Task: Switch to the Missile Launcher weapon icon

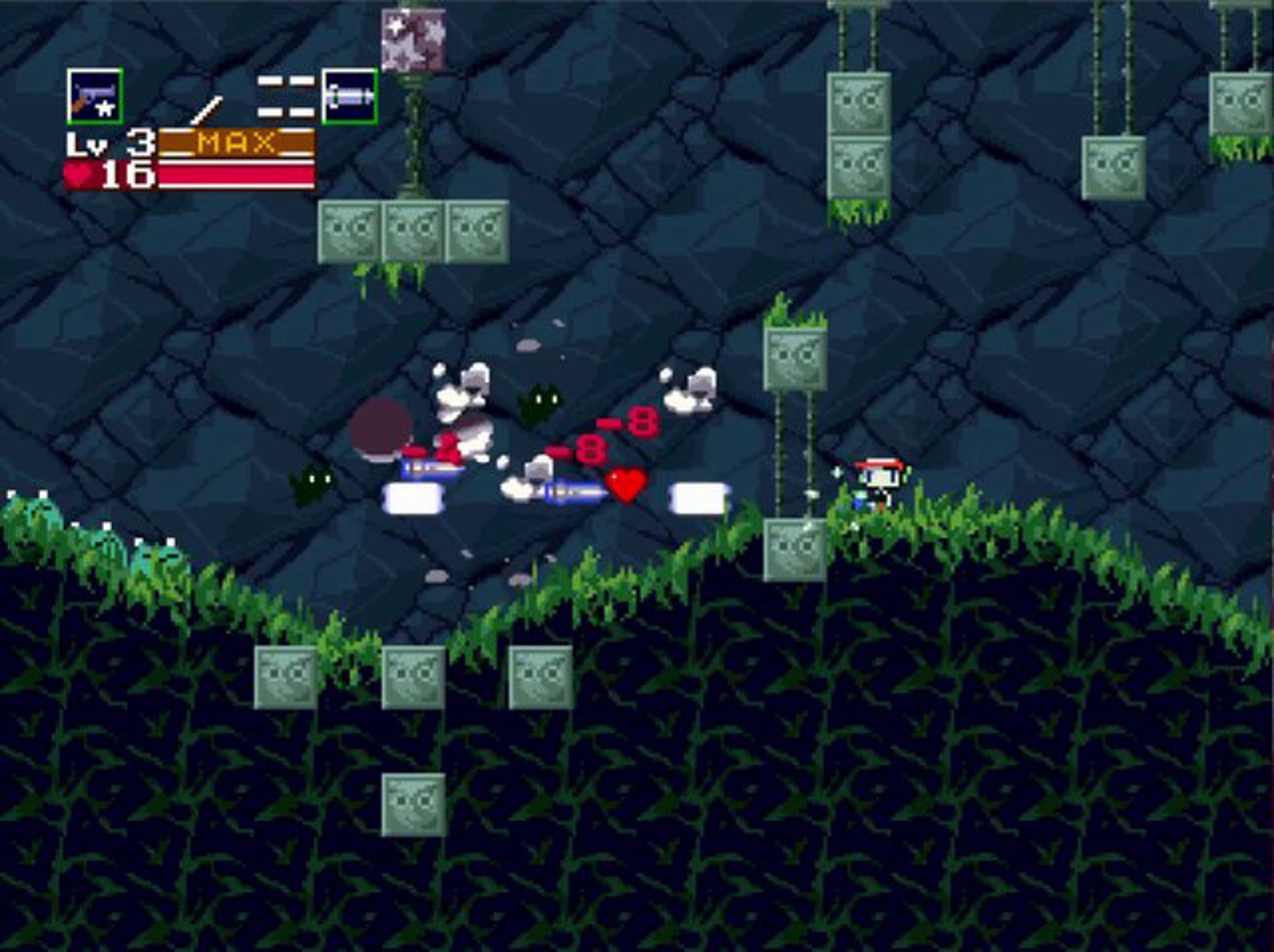Action: click(350, 96)
